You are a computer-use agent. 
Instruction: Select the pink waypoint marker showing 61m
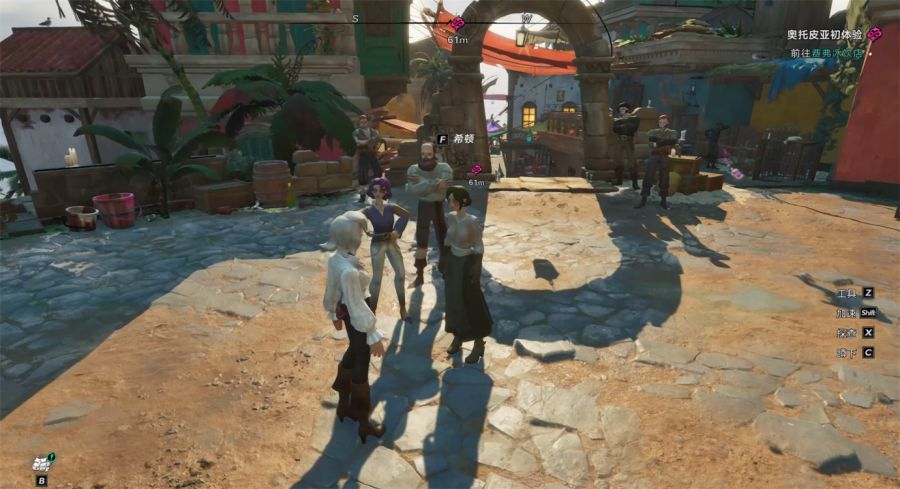(x=476, y=170)
